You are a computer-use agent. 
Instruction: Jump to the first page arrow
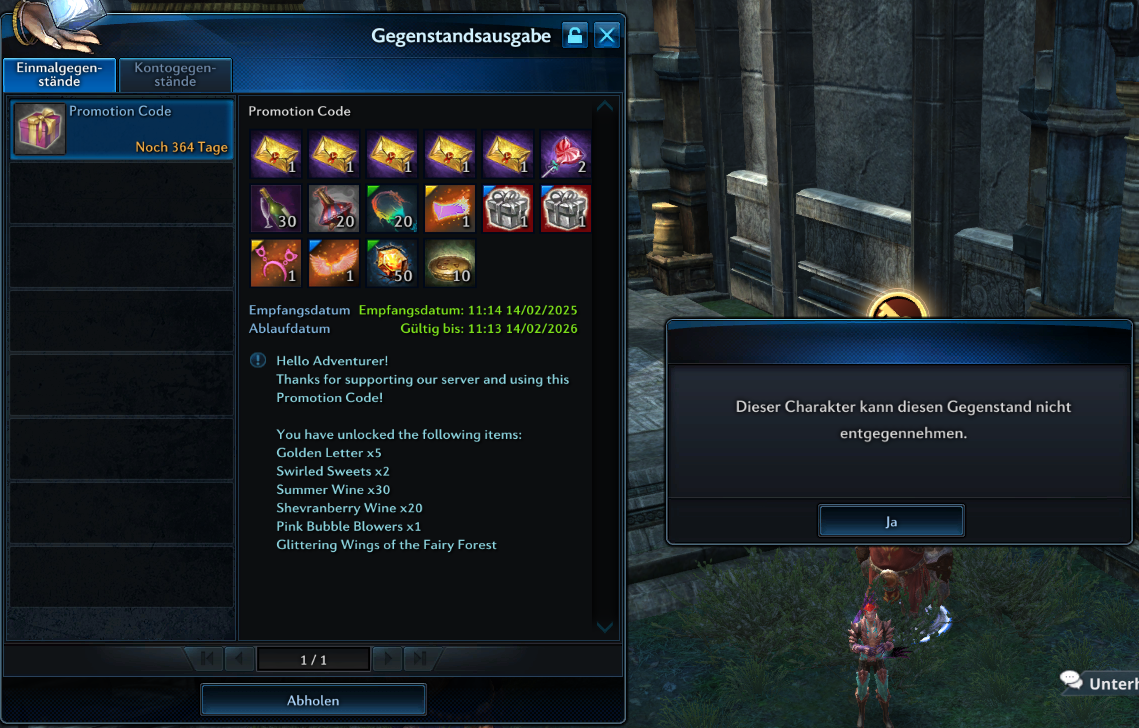coord(207,659)
